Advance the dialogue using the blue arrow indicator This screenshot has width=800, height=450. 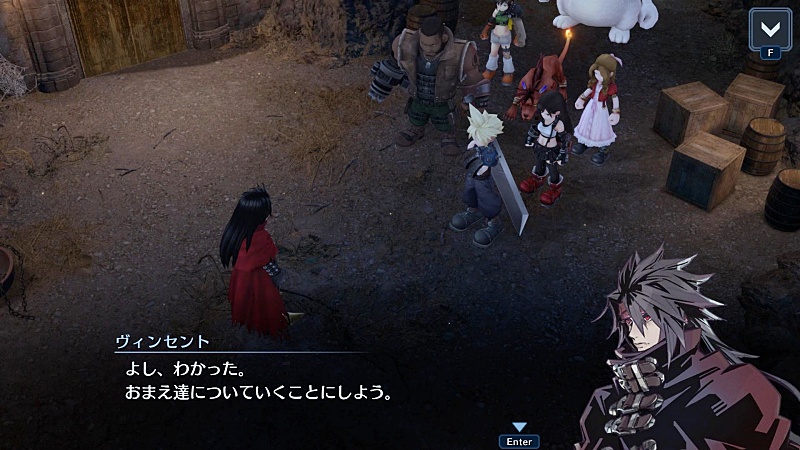coord(519,427)
